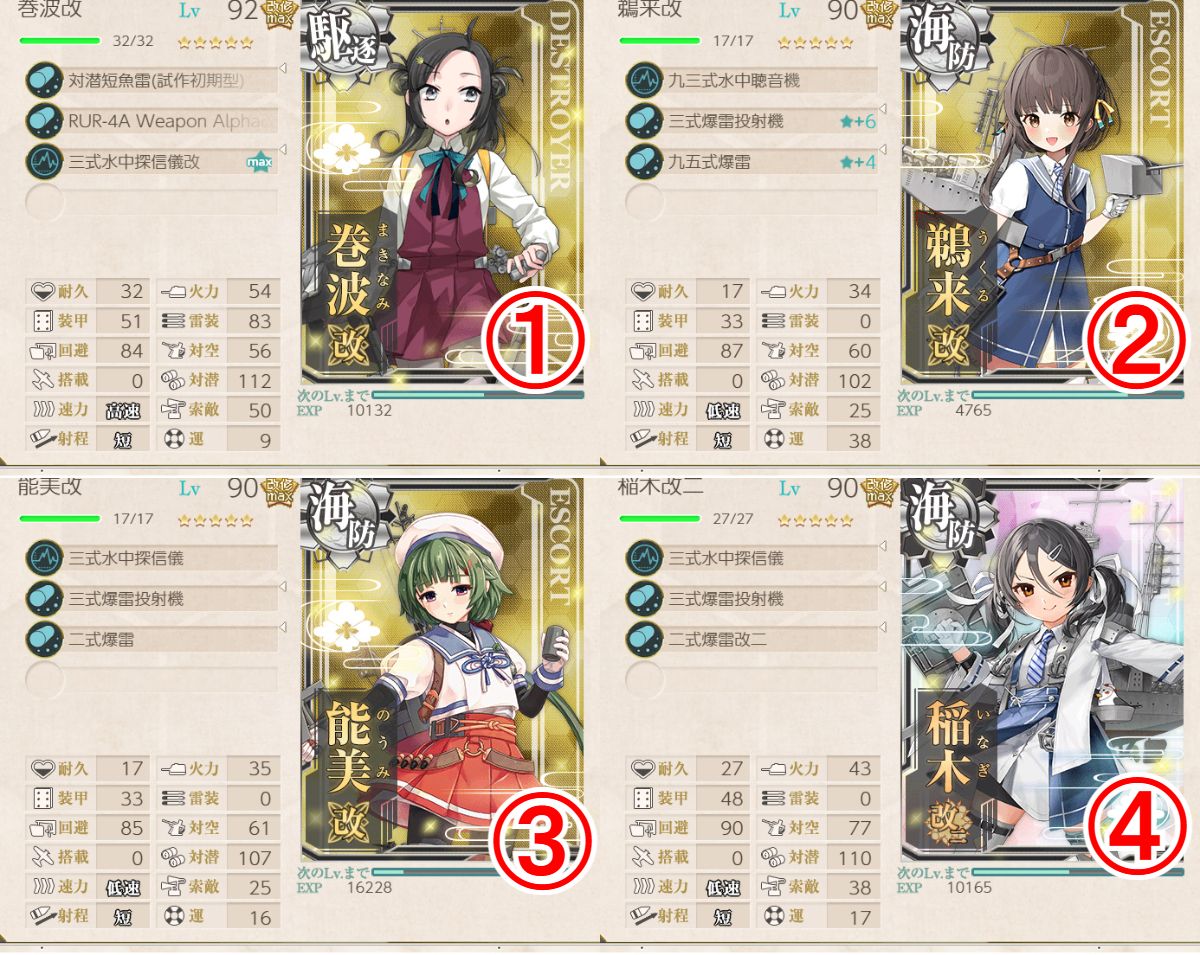Select the 能美改 escort ship card

pyautogui.click(x=440, y=670)
